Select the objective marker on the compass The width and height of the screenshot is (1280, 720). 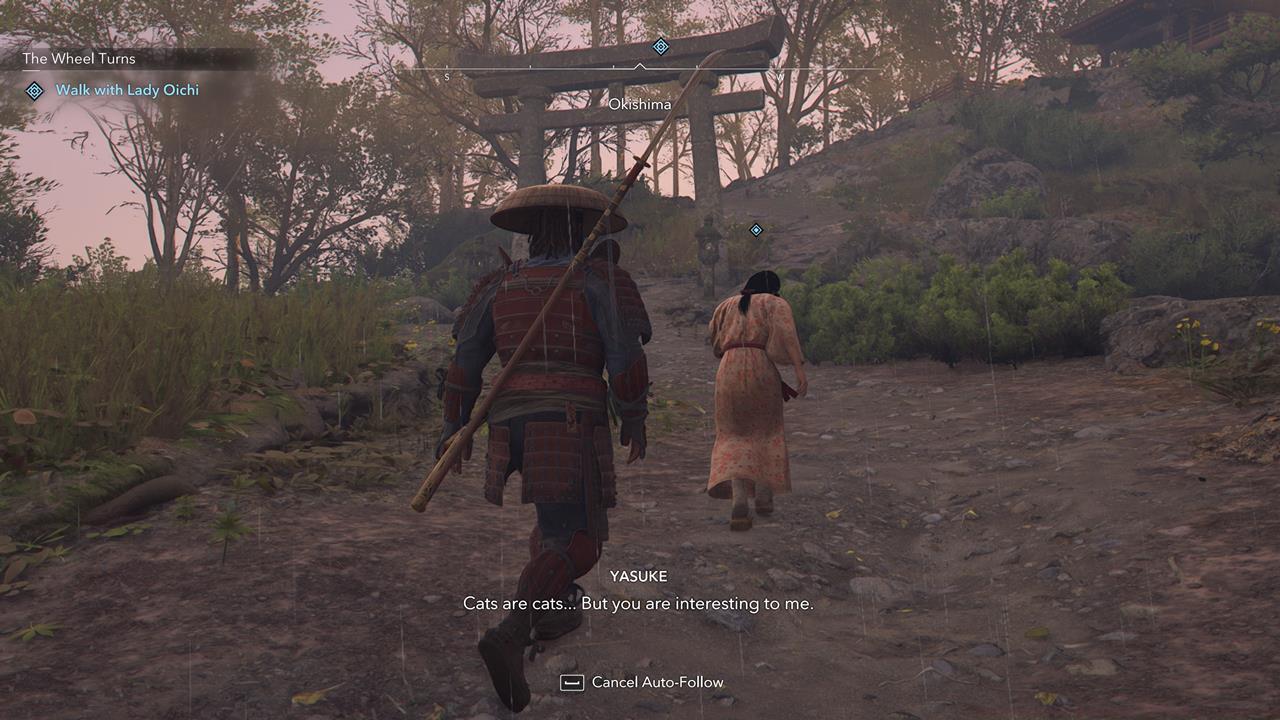click(x=659, y=45)
